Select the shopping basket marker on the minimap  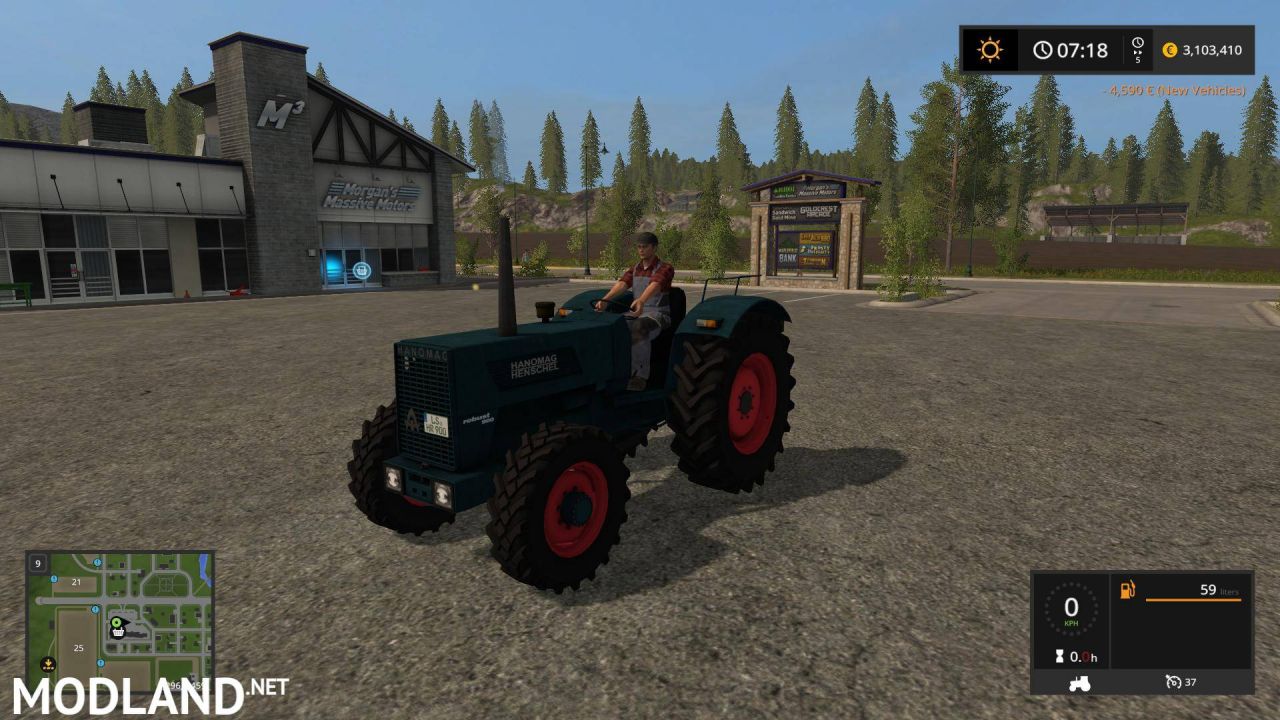click(118, 632)
